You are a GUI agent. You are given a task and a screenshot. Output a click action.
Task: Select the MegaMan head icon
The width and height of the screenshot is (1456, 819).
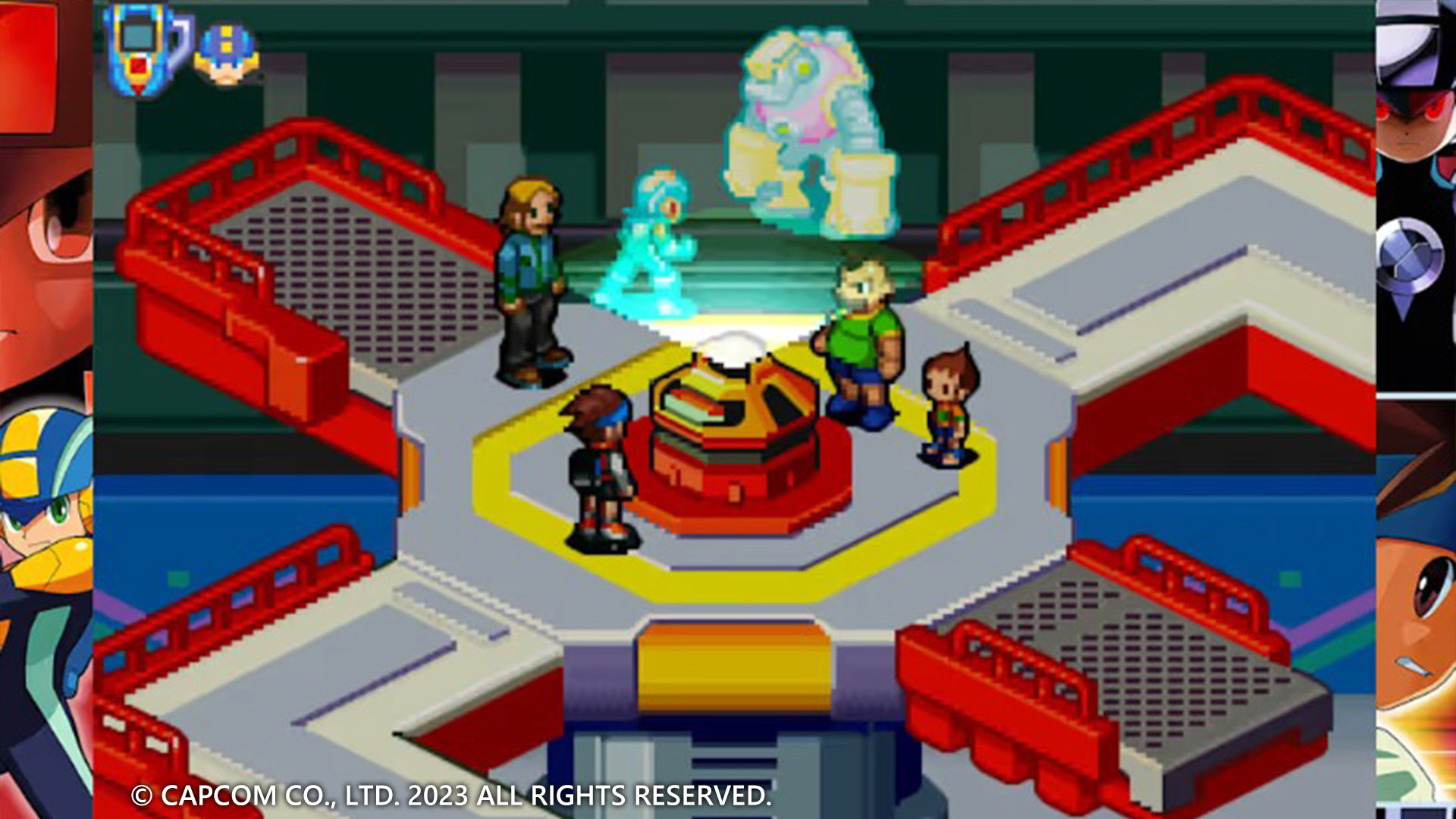point(227,55)
